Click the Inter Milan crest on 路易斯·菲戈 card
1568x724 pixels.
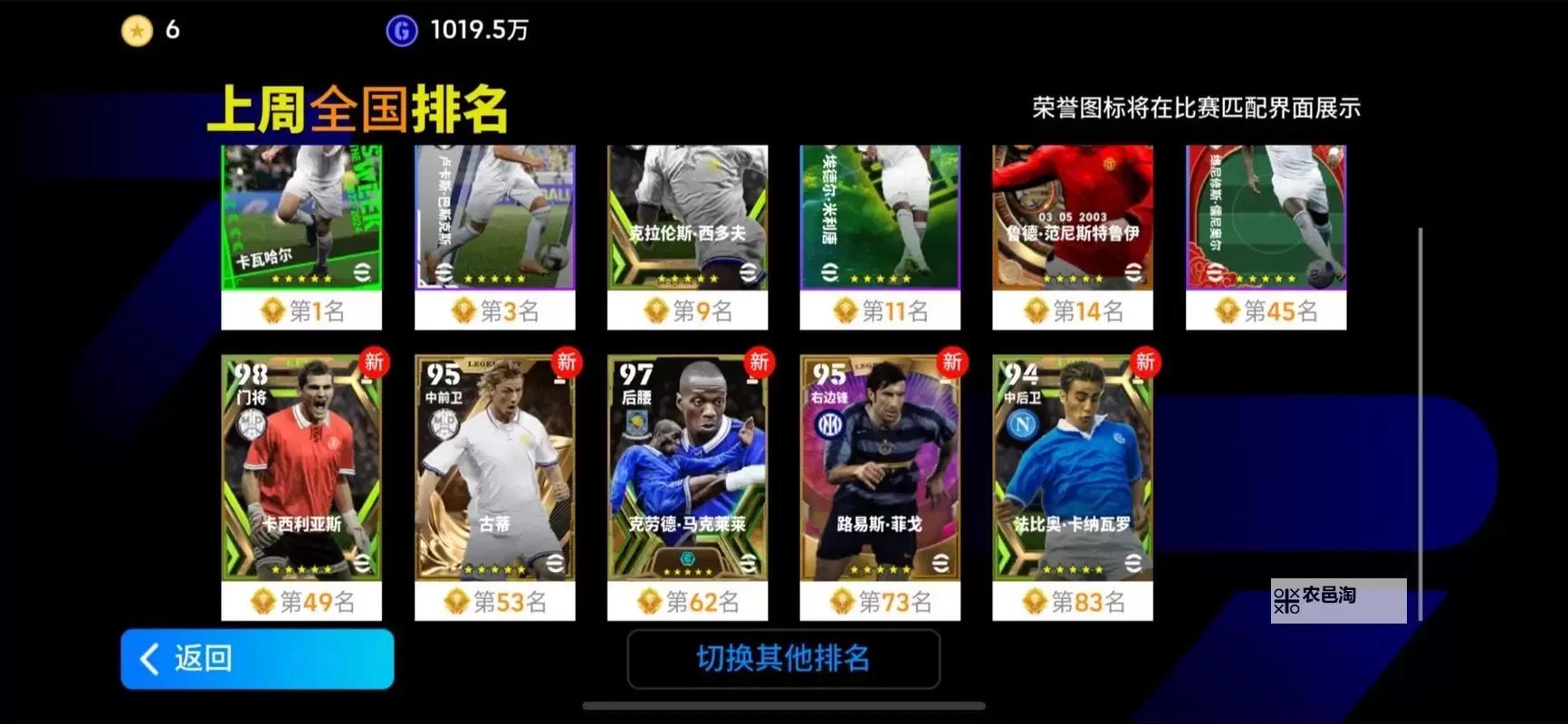[x=832, y=424]
